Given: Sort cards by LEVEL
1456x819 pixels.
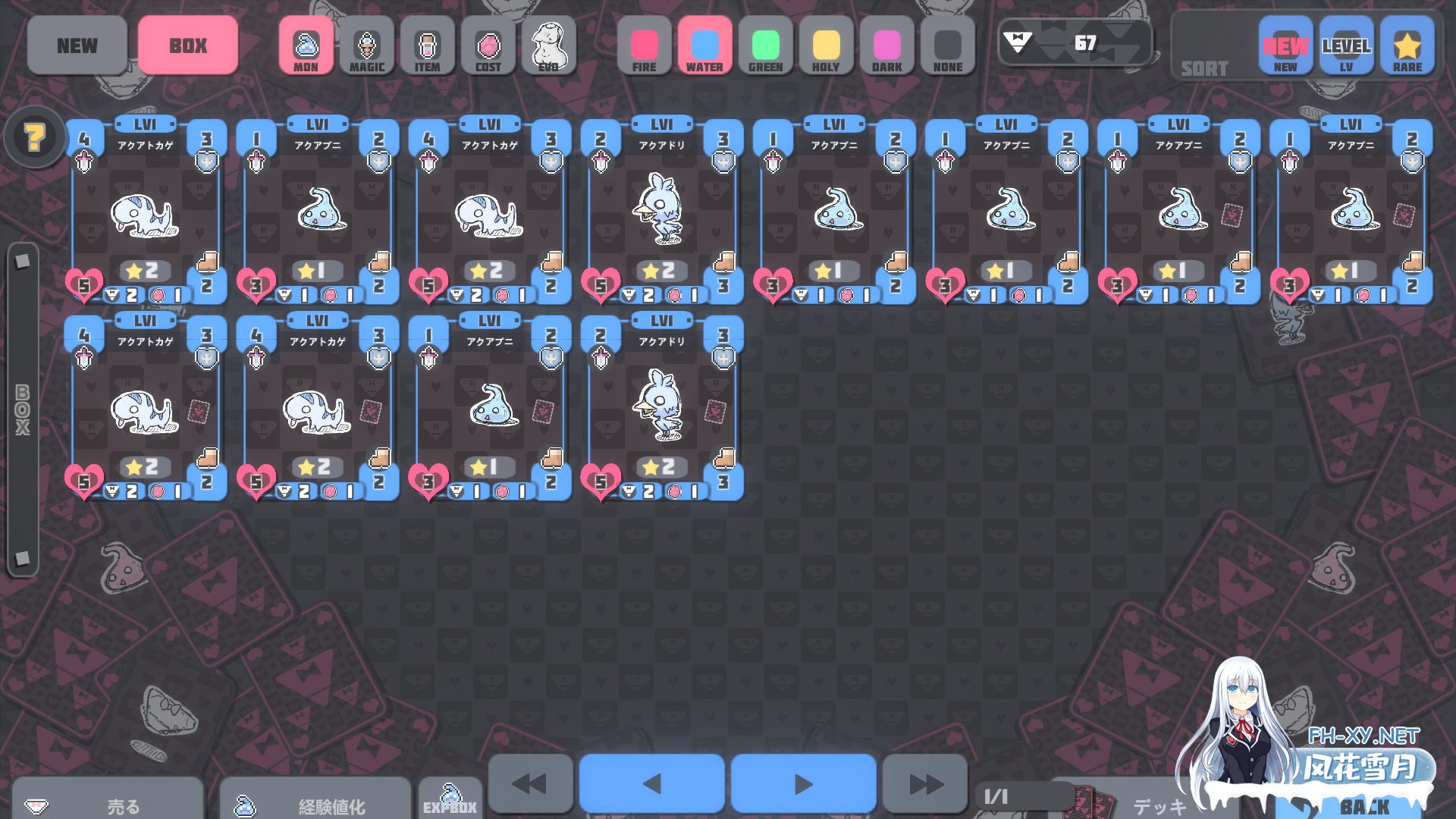Looking at the screenshot, I should pos(1346,46).
